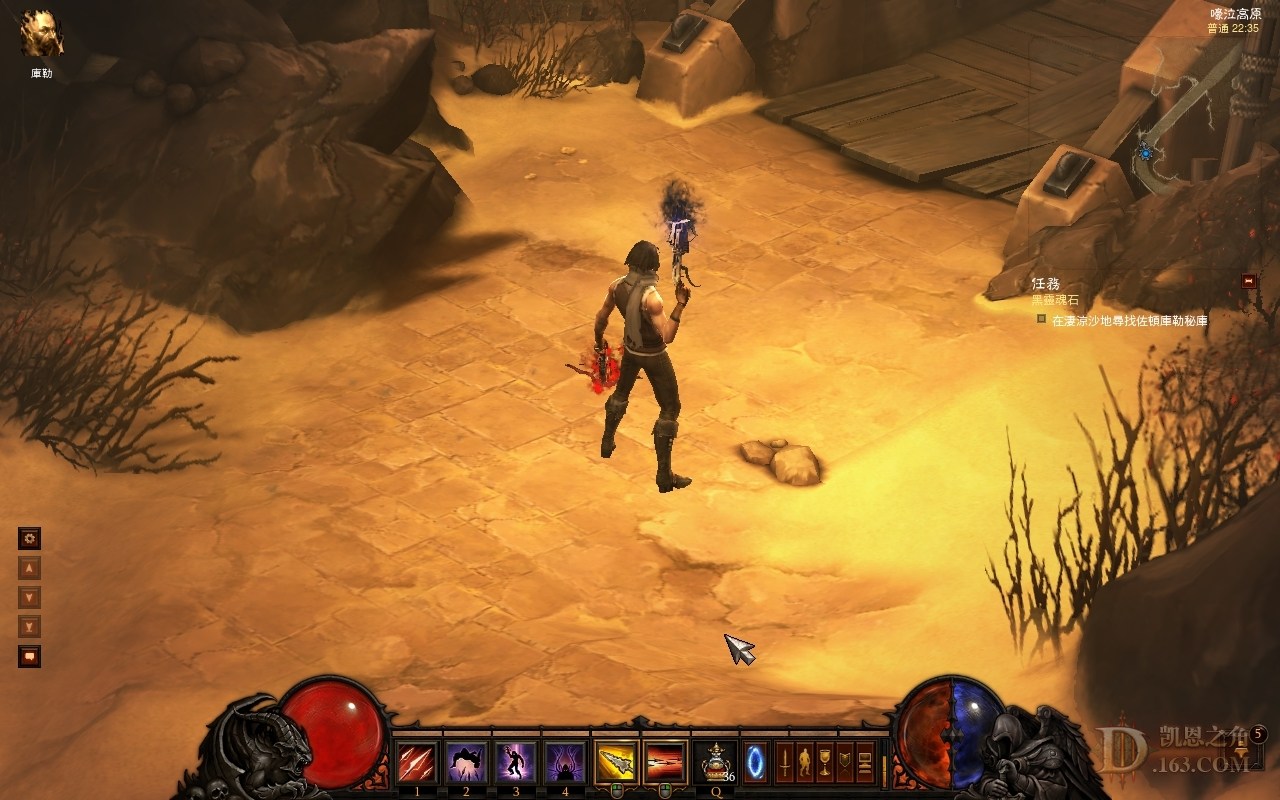The width and height of the screenshot is (1280, 800).
Task: Open the chat gear settings button
Action: click(30, 539)
